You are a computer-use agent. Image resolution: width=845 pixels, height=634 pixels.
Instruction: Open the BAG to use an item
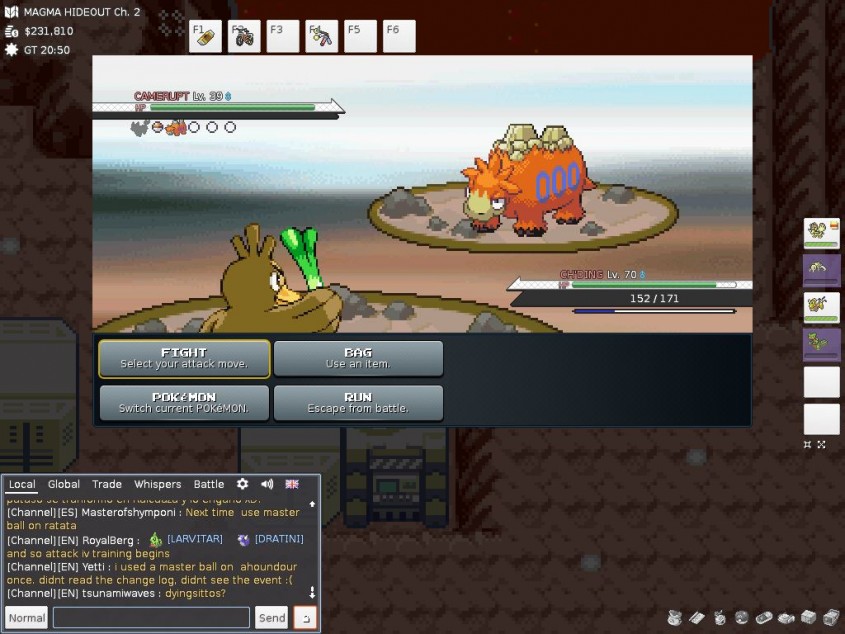click(358, 358)
